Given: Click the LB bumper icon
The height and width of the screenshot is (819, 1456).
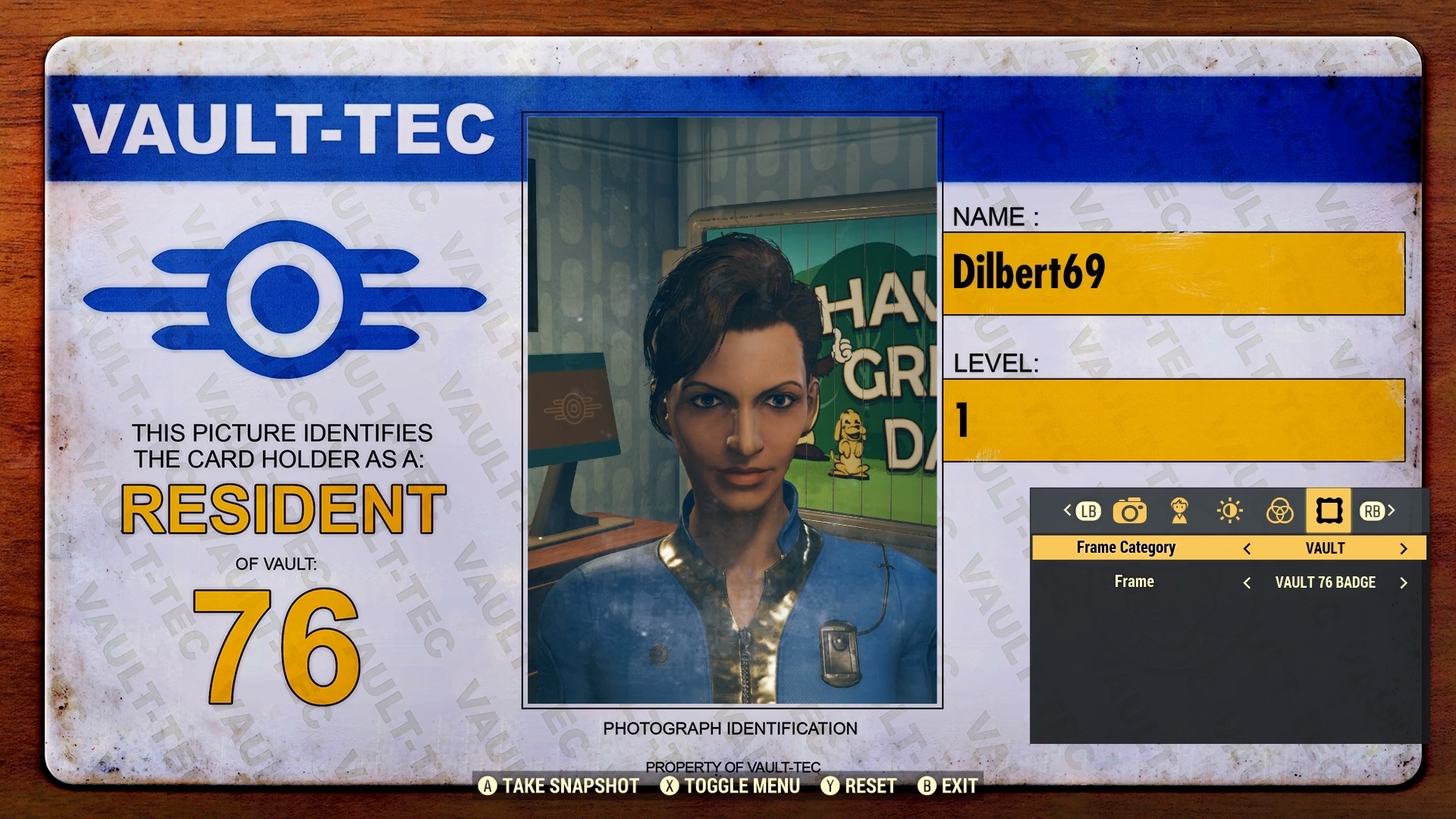Looking at the screenshot, I should click(x=1087, y=512).
